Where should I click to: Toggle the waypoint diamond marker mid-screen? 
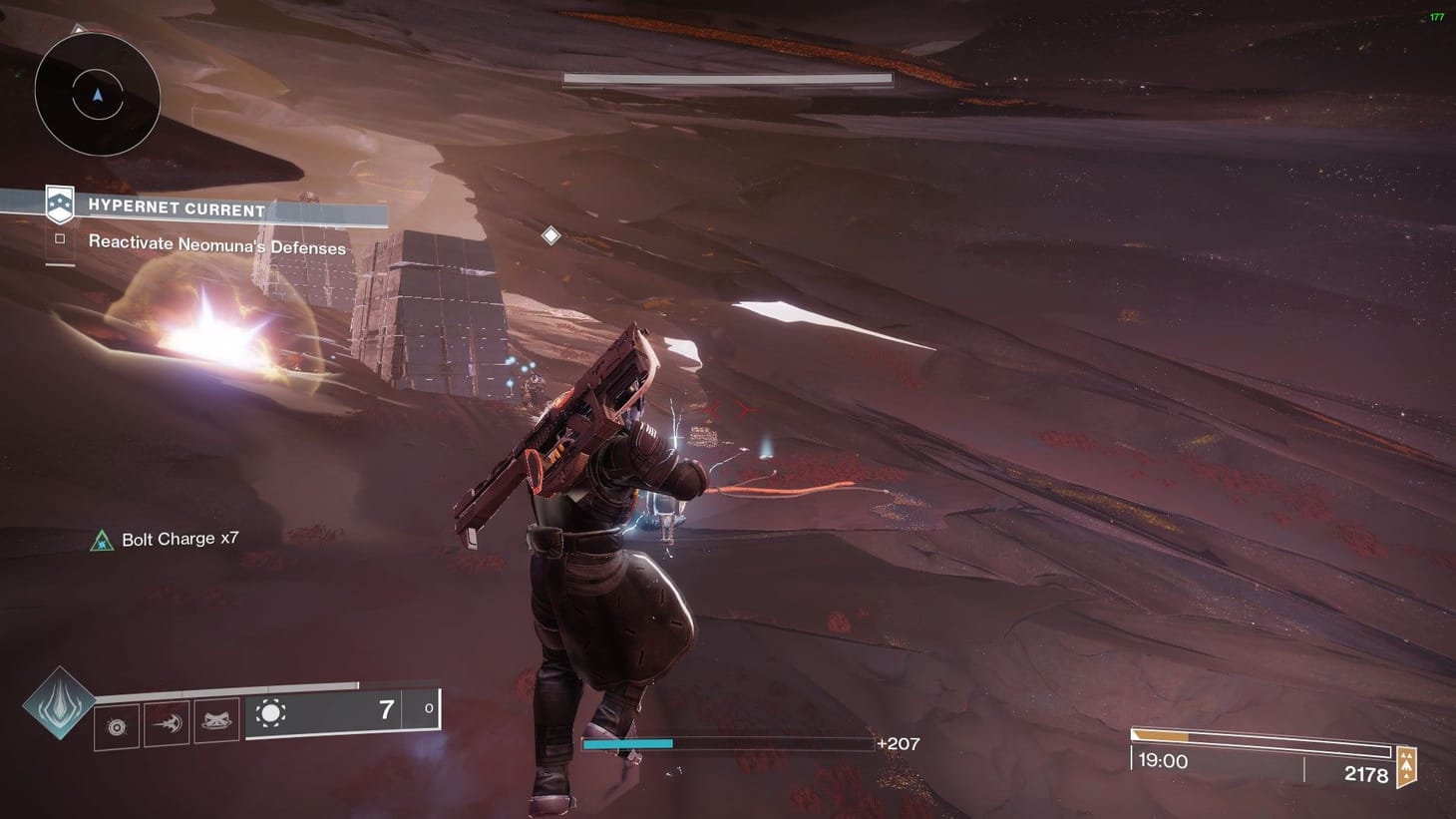point(549,236)
